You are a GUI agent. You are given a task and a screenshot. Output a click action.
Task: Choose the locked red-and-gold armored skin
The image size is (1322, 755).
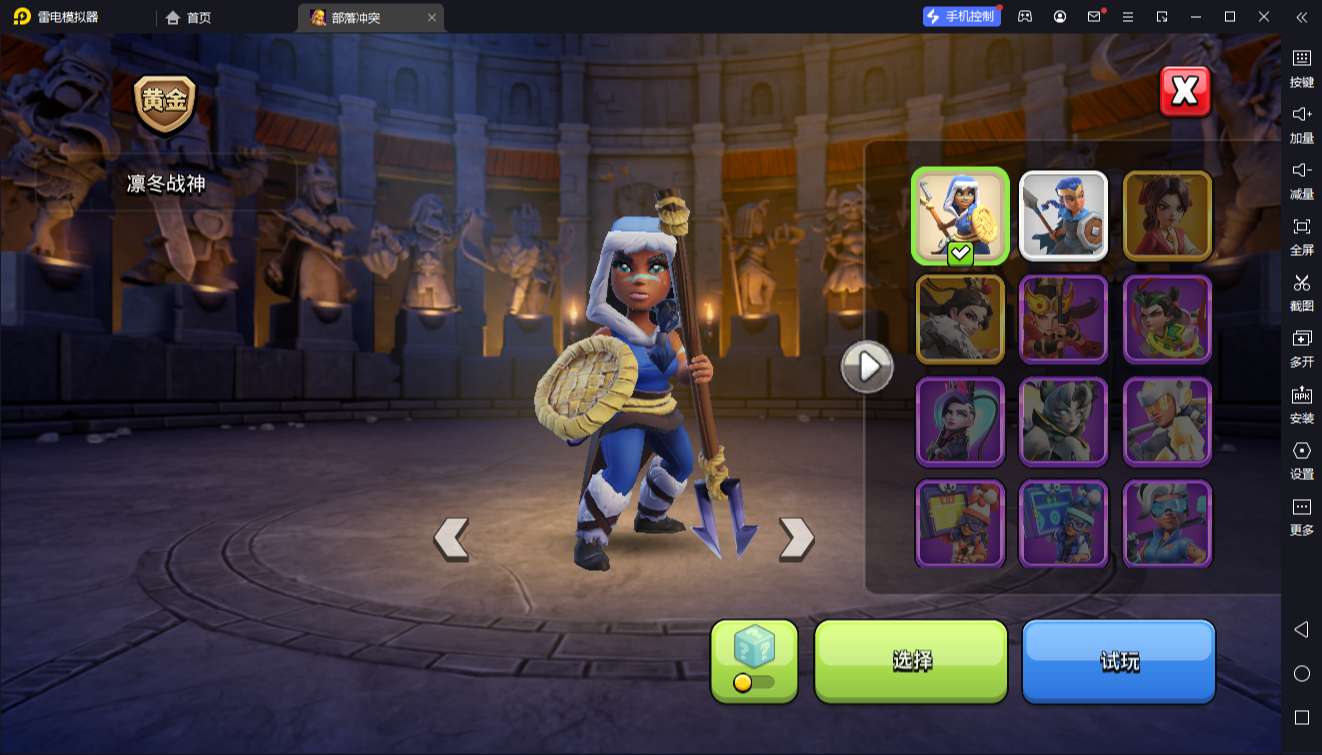coord(1063,319)
